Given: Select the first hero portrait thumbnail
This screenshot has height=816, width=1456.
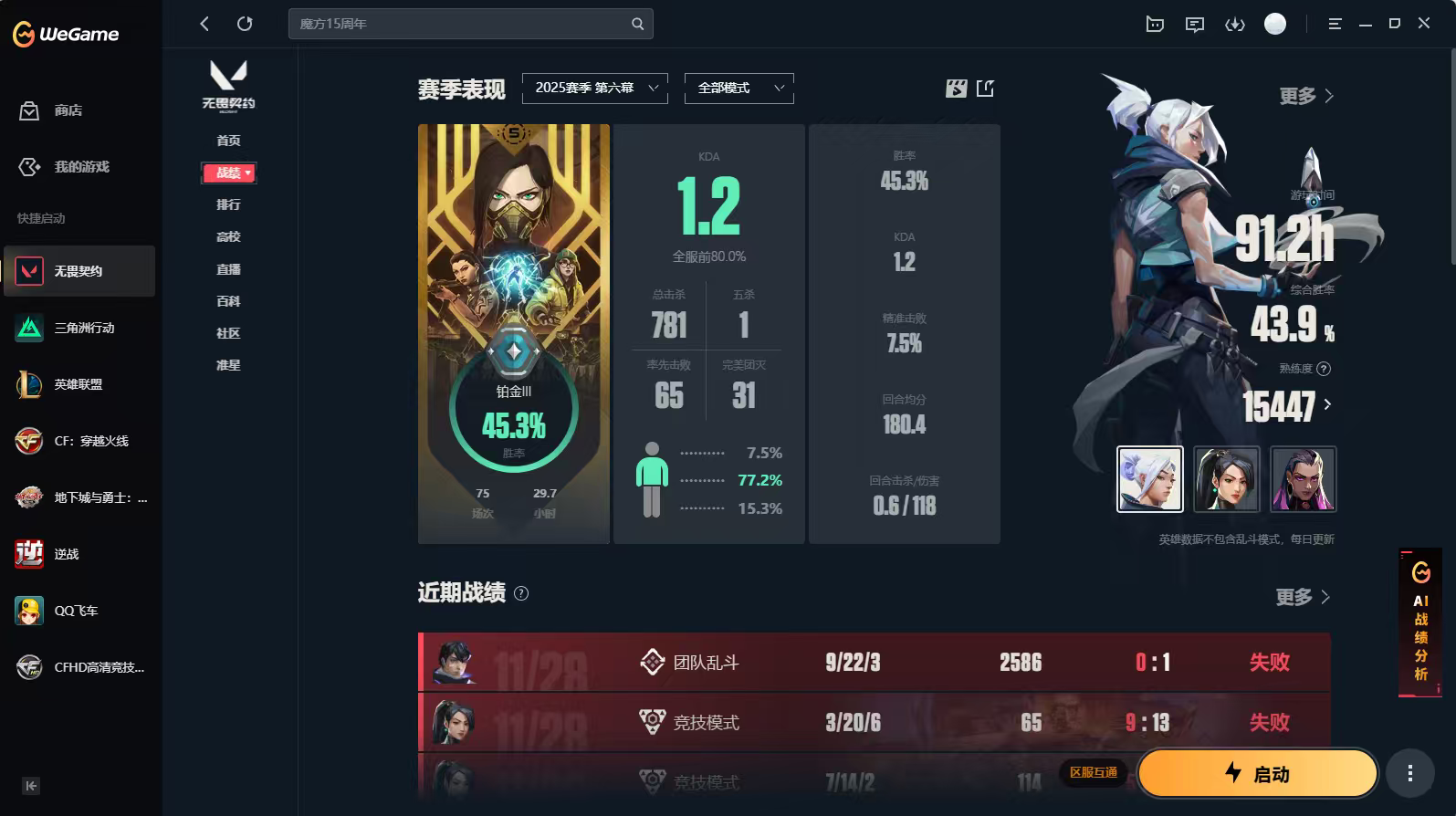Looking at the screenshot, I should pyautogui.click(x=1150, y=478).
